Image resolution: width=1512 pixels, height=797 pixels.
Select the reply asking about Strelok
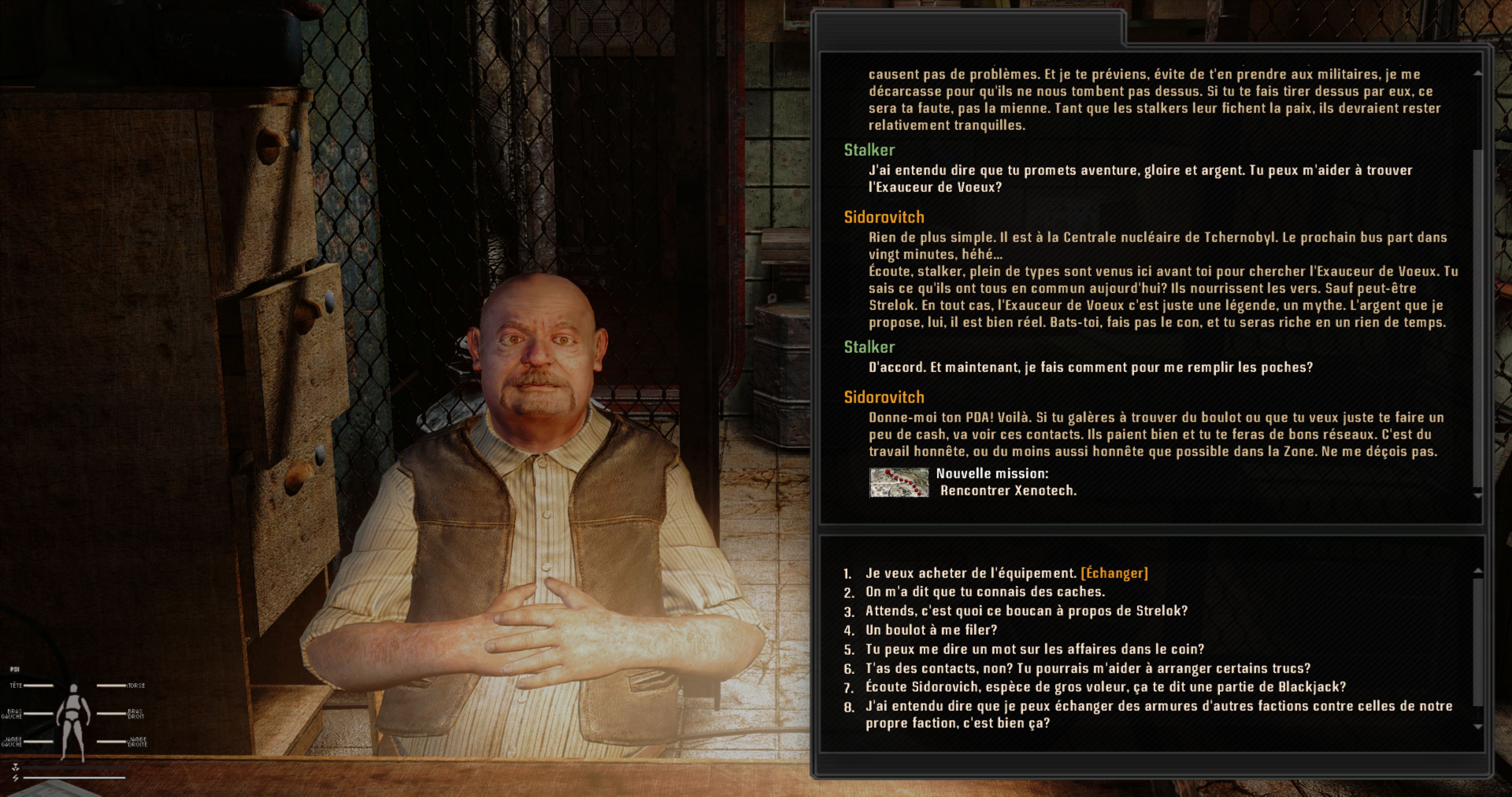[1026, 611]
